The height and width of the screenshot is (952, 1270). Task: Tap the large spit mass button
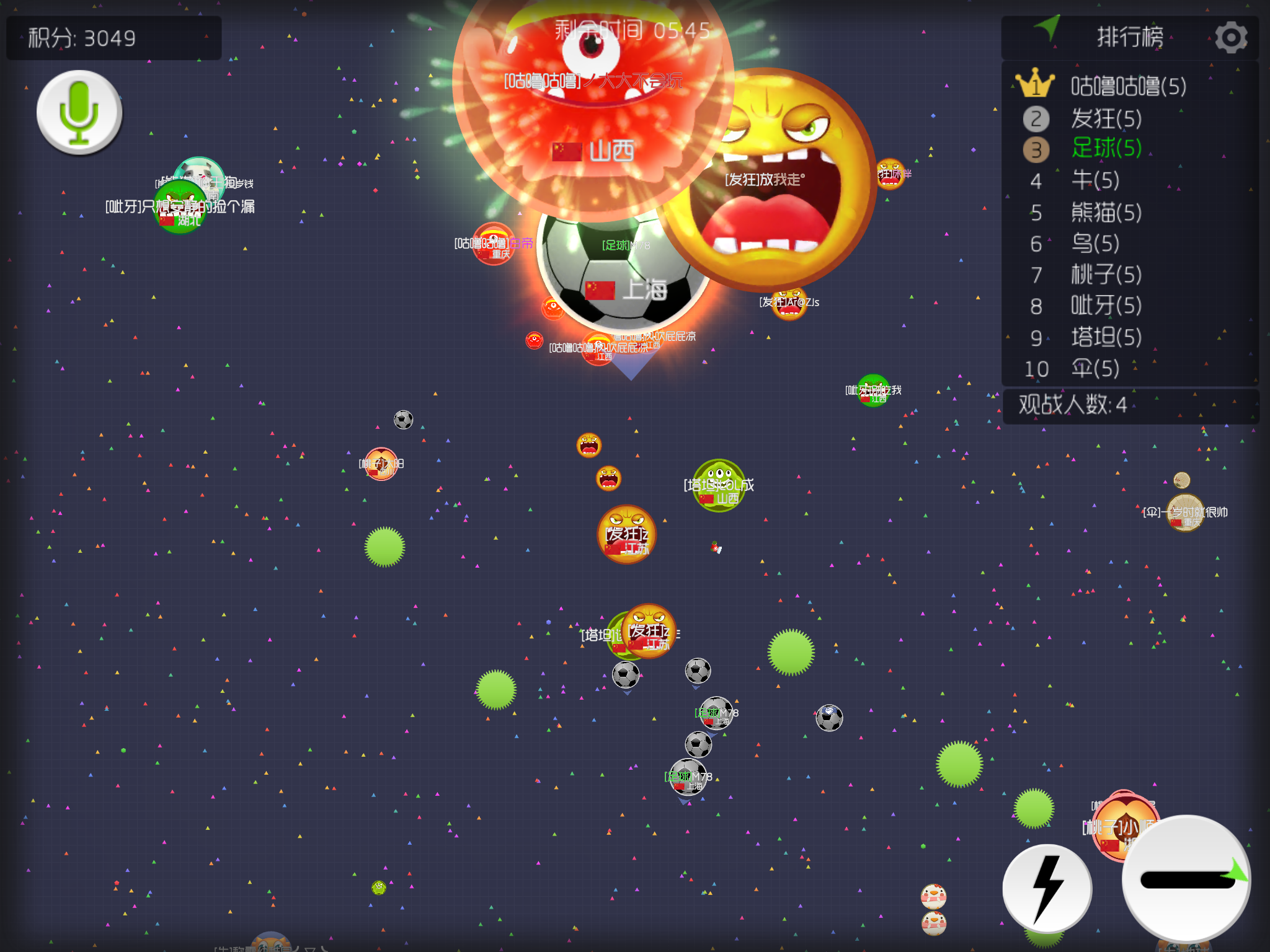click(x=1186, y=879)
